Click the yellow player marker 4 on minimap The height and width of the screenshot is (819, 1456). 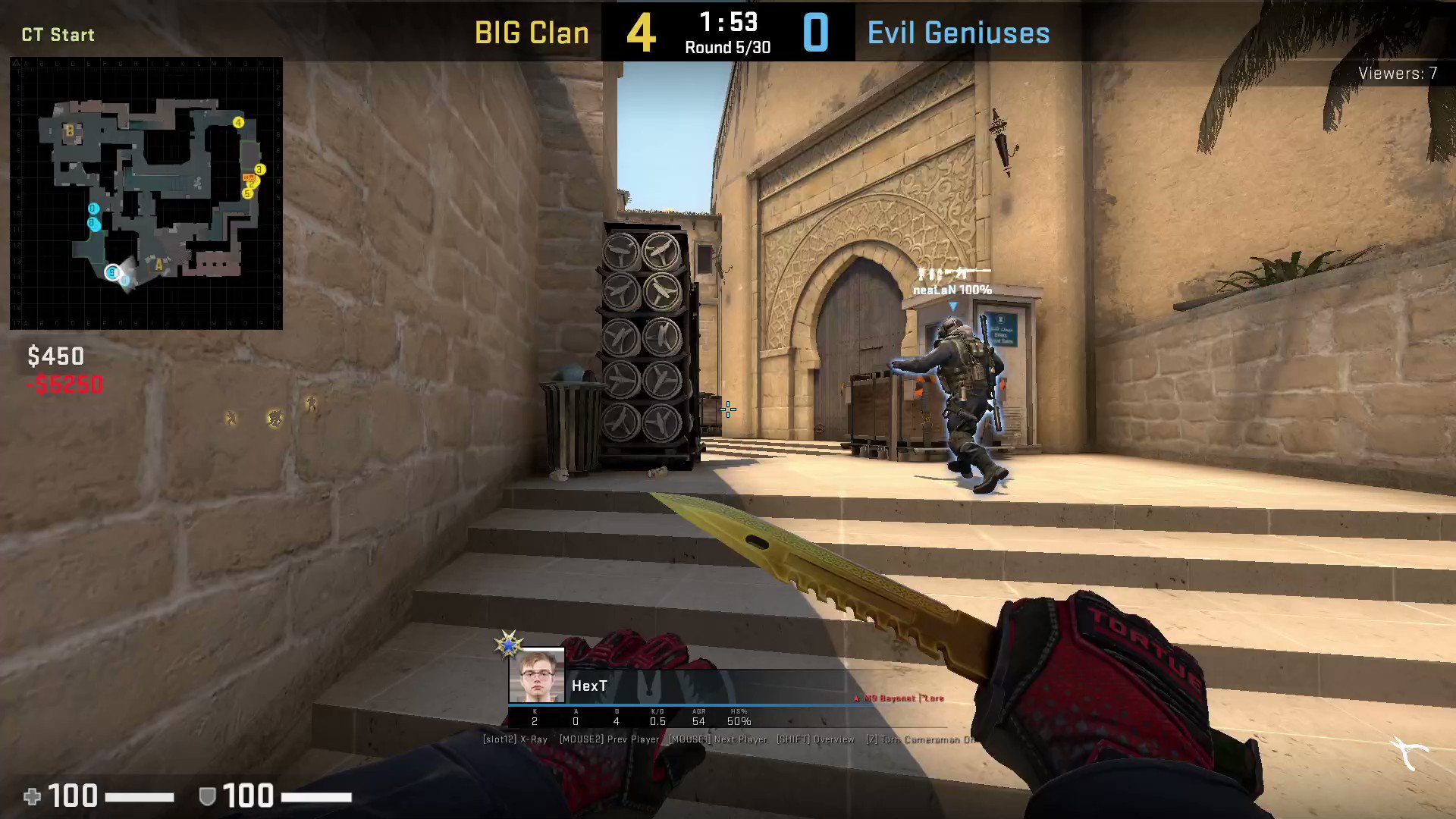pos(238,123)
